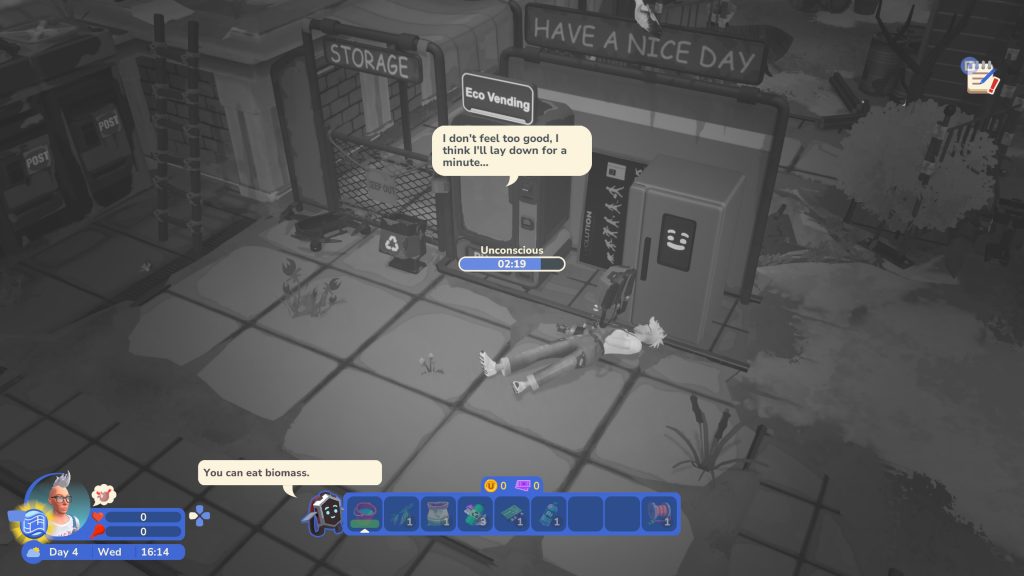Image resolution: width=1024 pixels, height=576 pixels.
Task: Pick the green circuit board hotbar slot
Action: click(x=512, y=513)
